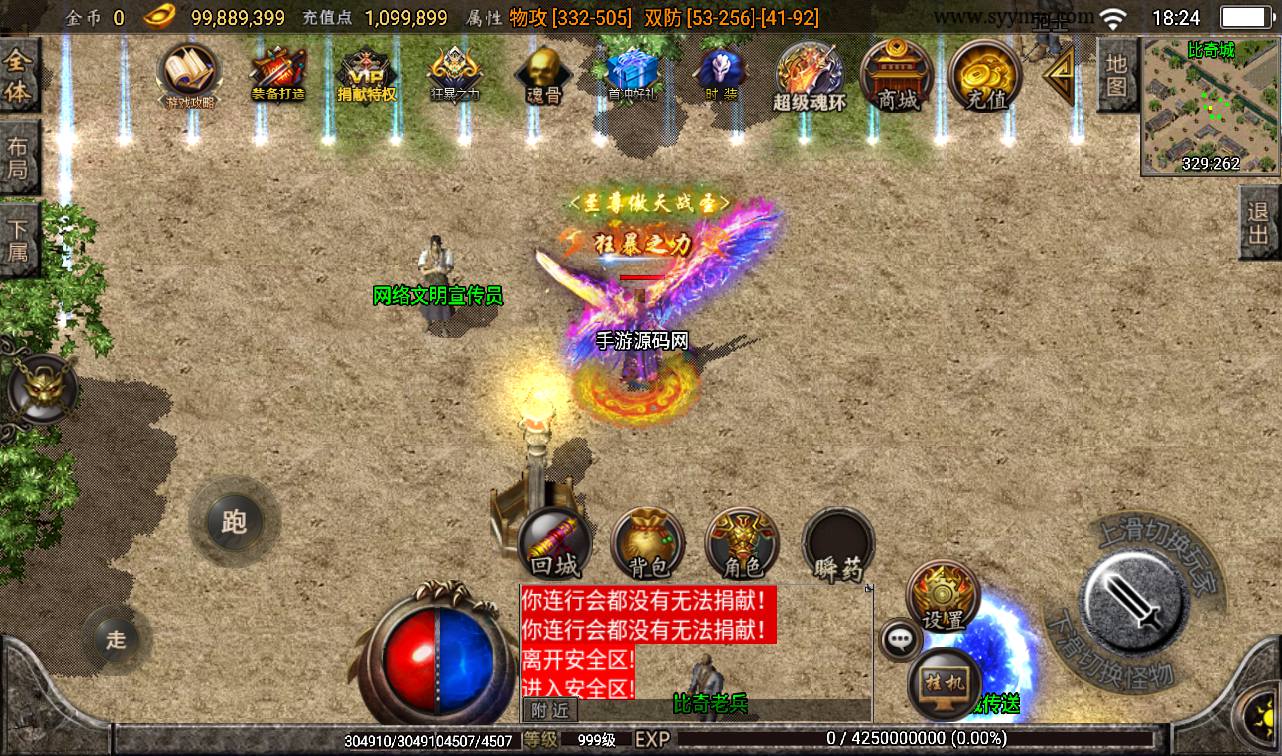Image resolution: width=1282 pixels, height=756 pixels.
Task: Open the 魂骨 golden skull menu
Action: coord(543,74)
